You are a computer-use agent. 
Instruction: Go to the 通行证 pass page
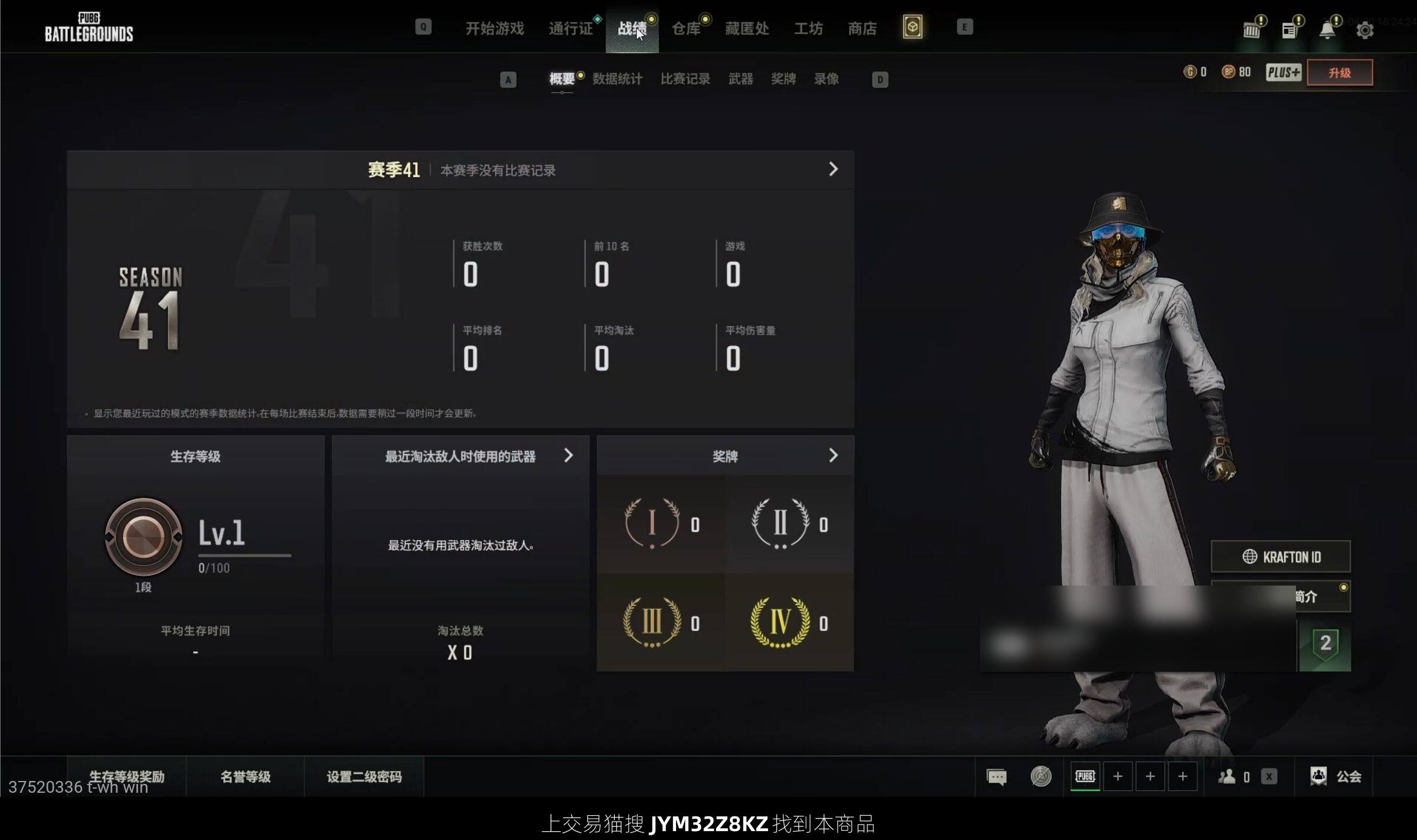coord(570,28)
